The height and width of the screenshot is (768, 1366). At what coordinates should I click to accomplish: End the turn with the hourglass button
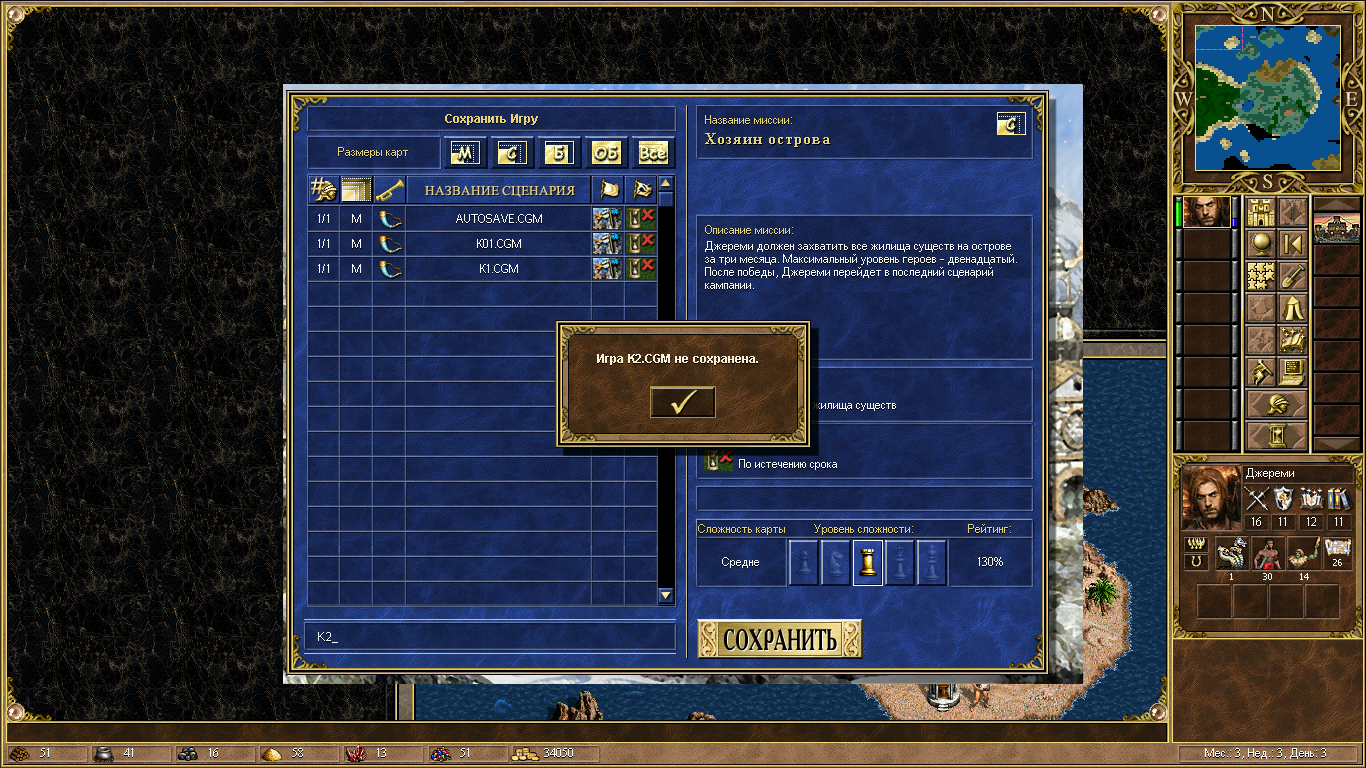point(1277,436)
